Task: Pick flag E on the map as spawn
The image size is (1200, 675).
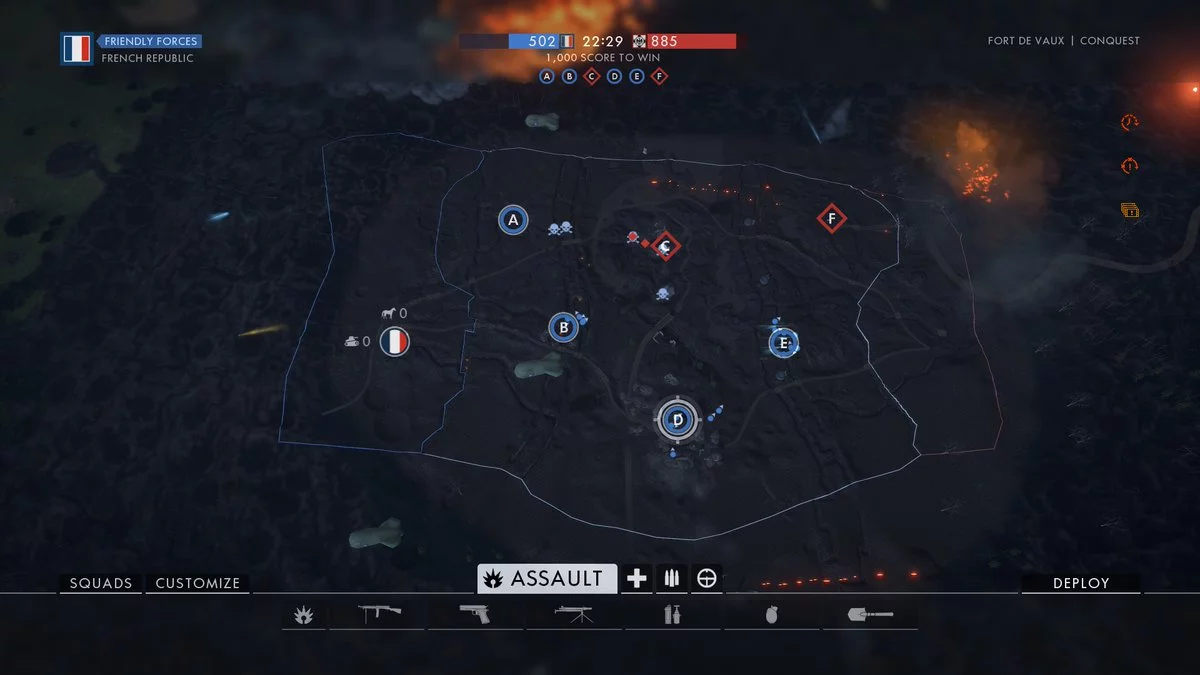Action: click(784, 344)
